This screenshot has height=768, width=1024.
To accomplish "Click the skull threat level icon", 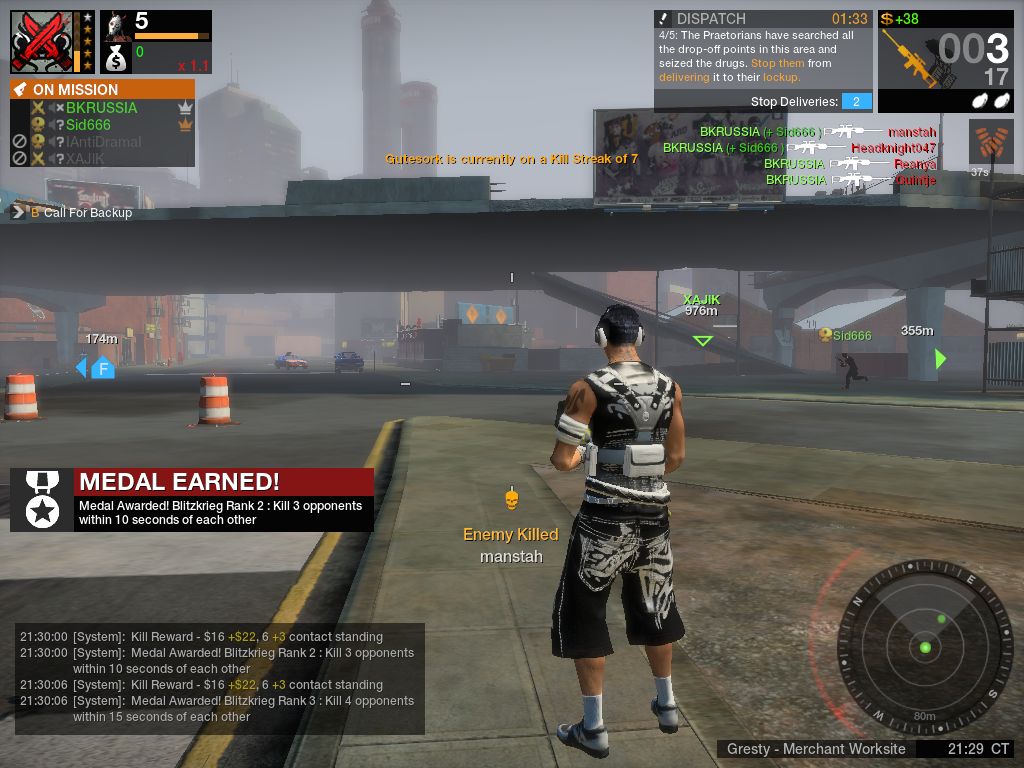I will pyautogui.click(x=117, y=23).
